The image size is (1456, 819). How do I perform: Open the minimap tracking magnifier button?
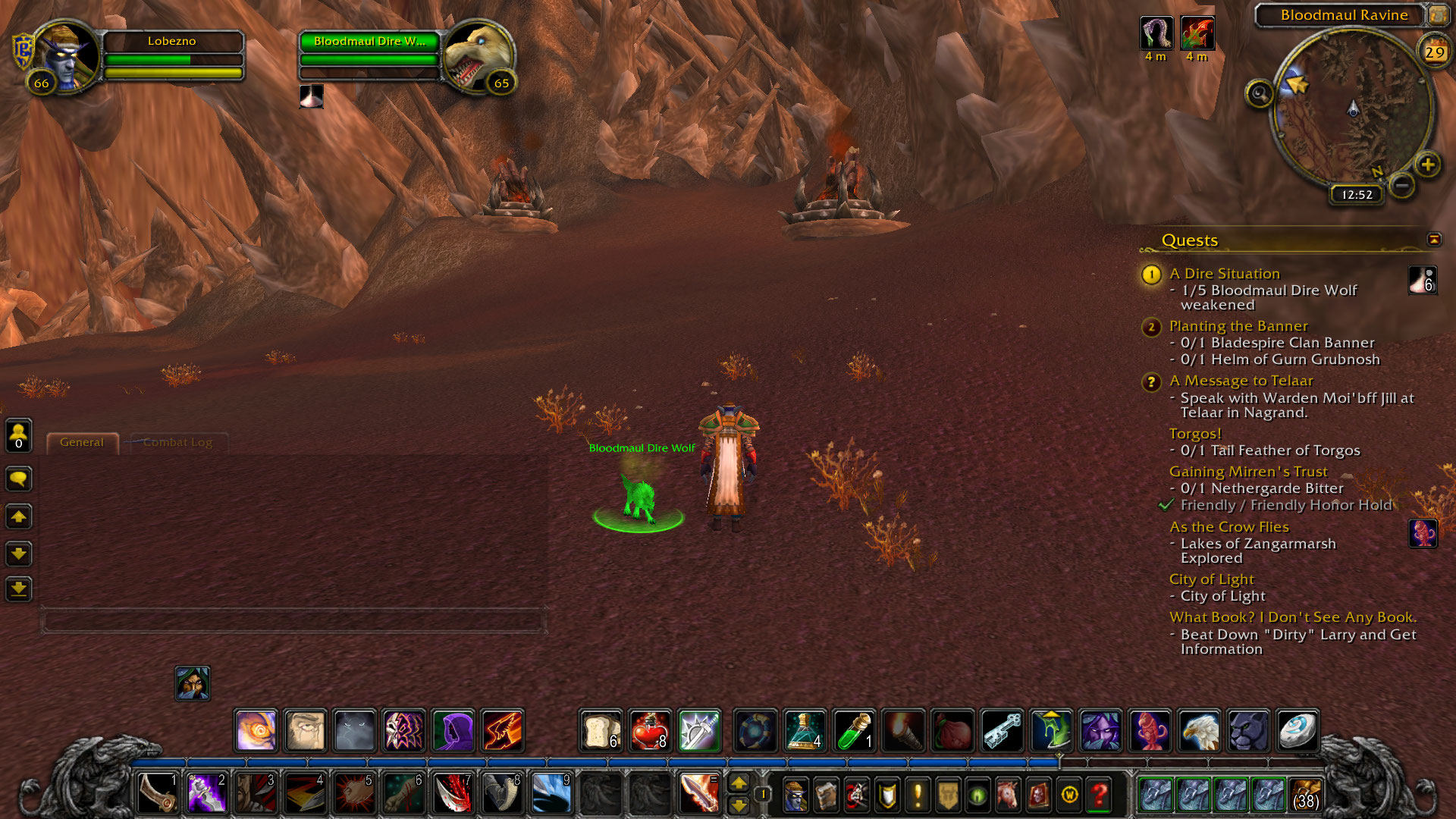click(1260, 94)
